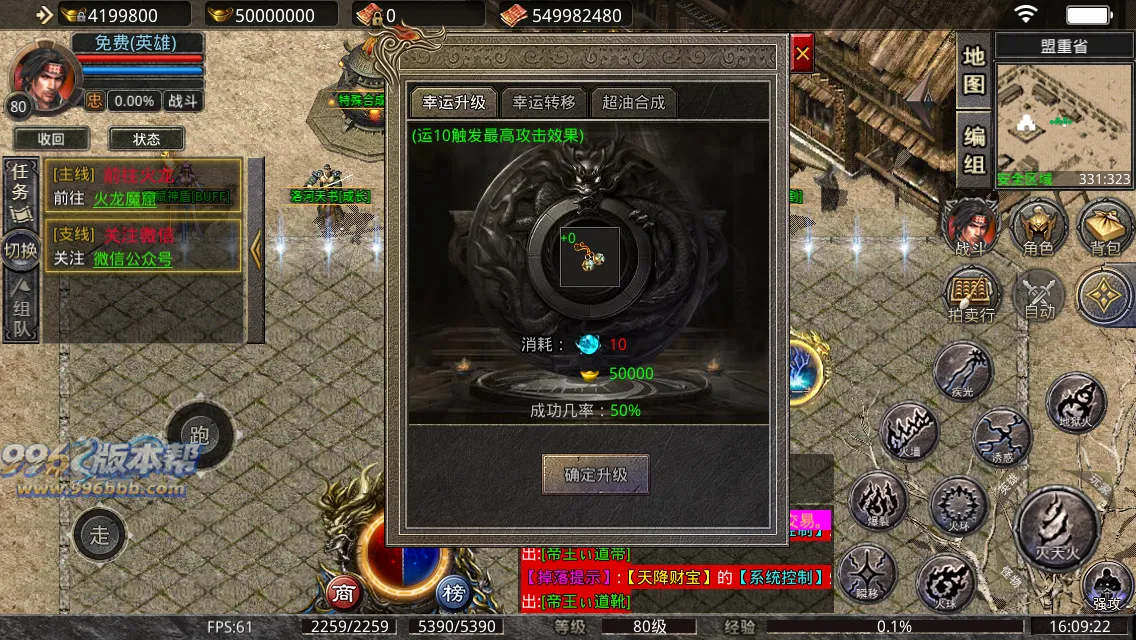Toggle 自动 auto-combat
Viewport: 1136px width, 640px height.
pyautogui.click(x=1040, y=296)
